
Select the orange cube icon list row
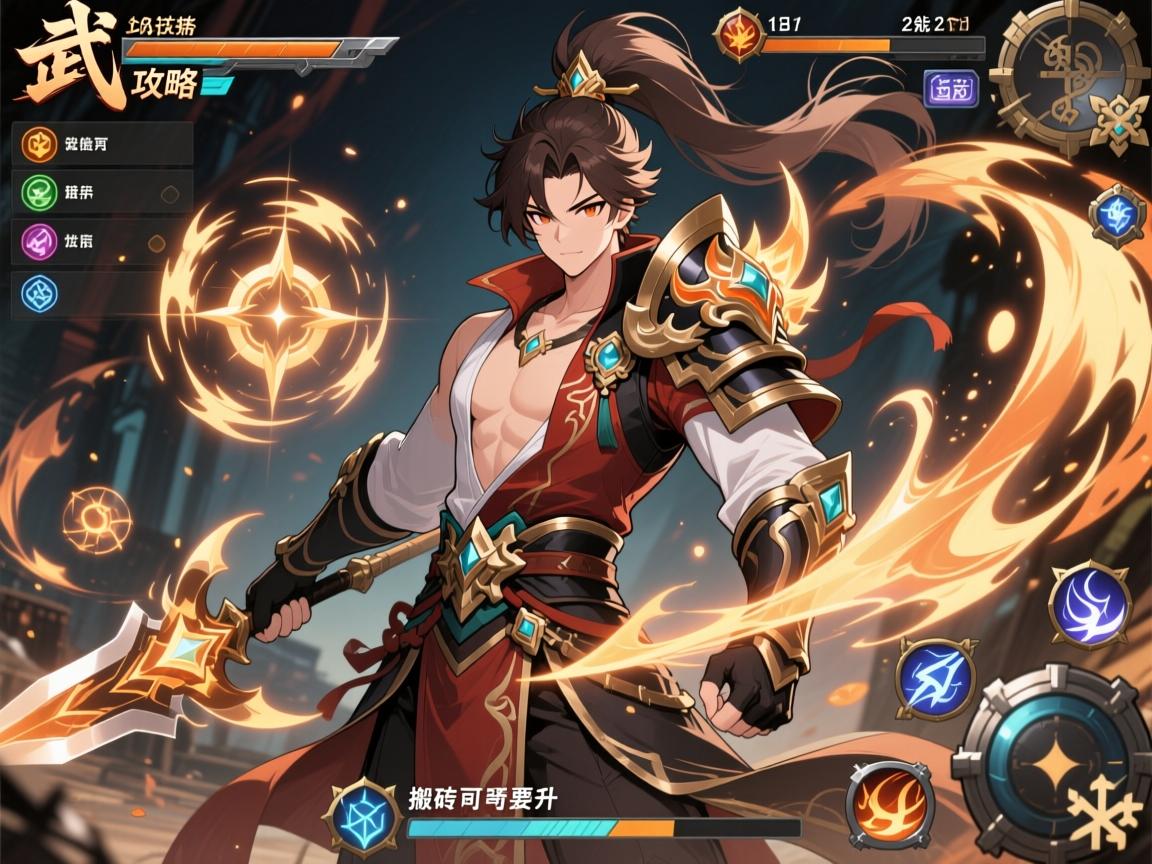pos(104,143)
